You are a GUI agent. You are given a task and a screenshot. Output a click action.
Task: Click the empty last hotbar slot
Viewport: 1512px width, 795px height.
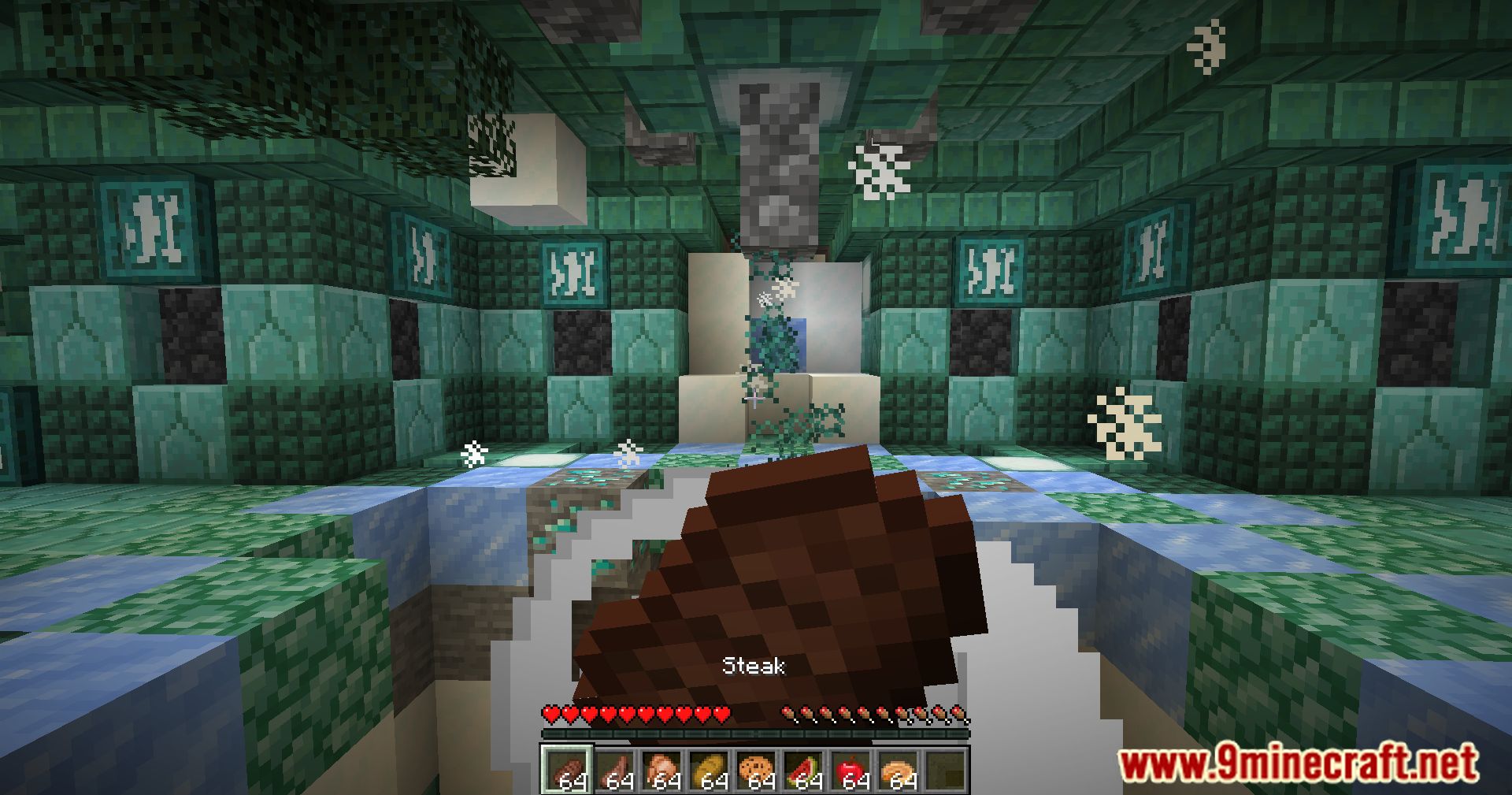coord(944,769)
